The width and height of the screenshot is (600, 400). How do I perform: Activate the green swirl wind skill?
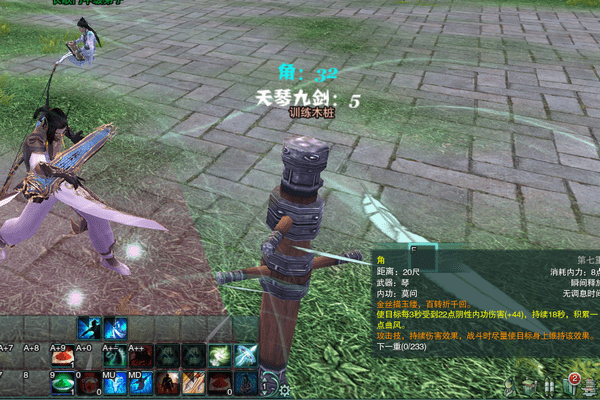219,356
